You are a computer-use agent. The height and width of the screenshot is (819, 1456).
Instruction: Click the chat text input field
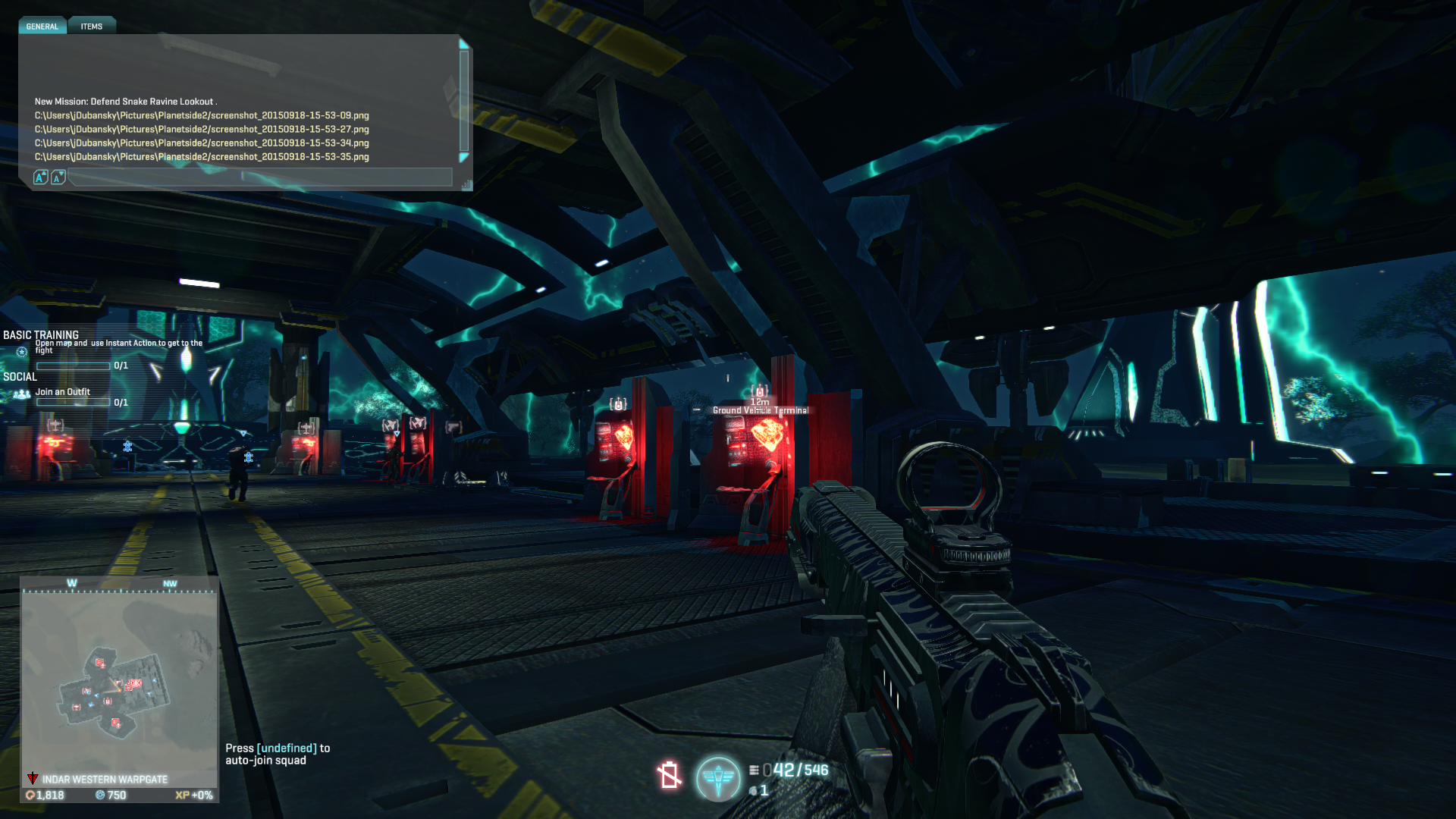pos(258,178)
